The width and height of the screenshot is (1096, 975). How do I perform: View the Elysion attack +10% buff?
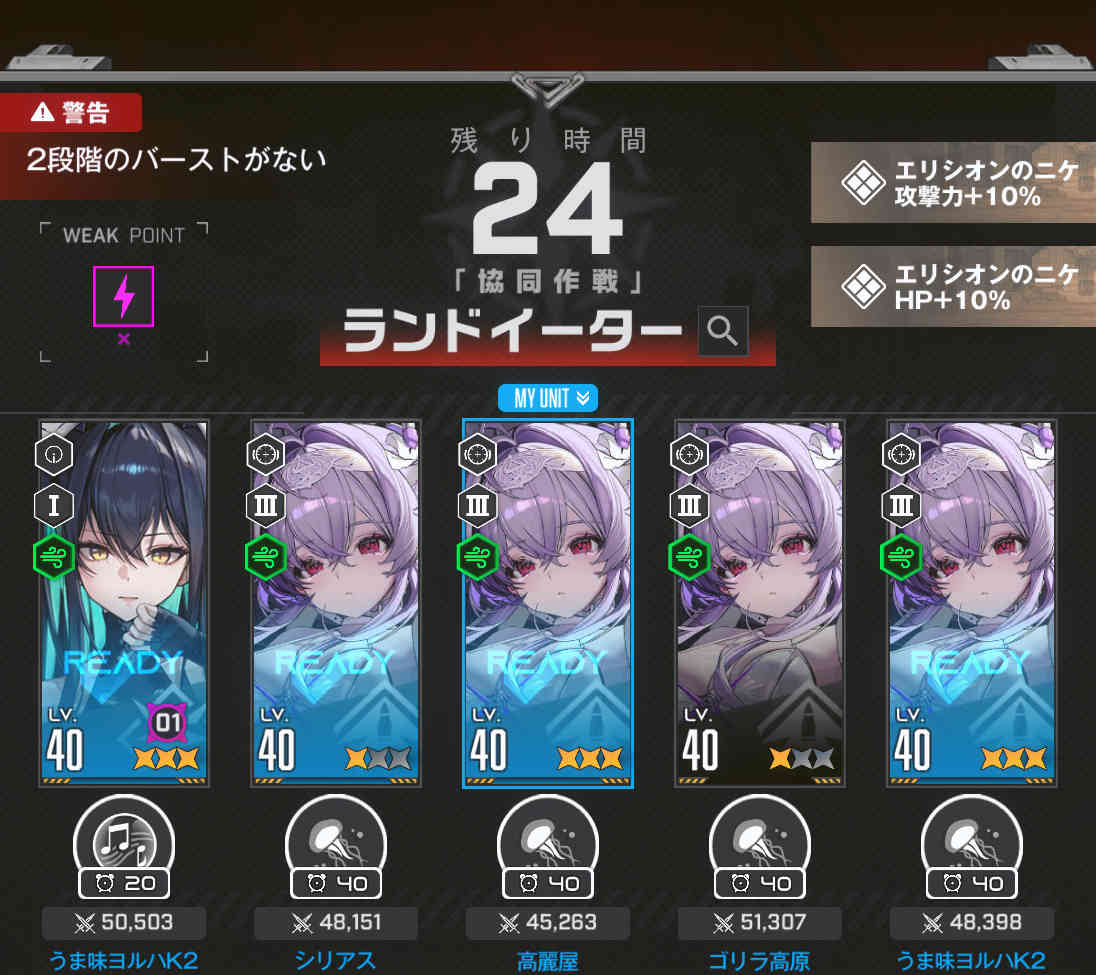point(953,183)
